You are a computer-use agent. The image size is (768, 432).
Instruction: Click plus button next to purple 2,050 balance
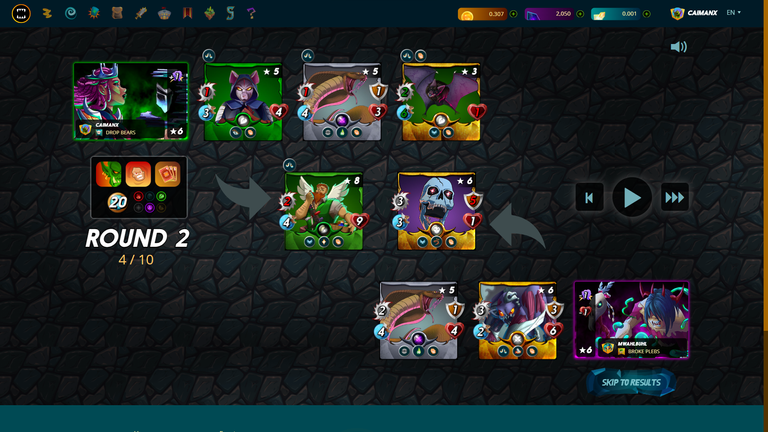coord(580,14)
